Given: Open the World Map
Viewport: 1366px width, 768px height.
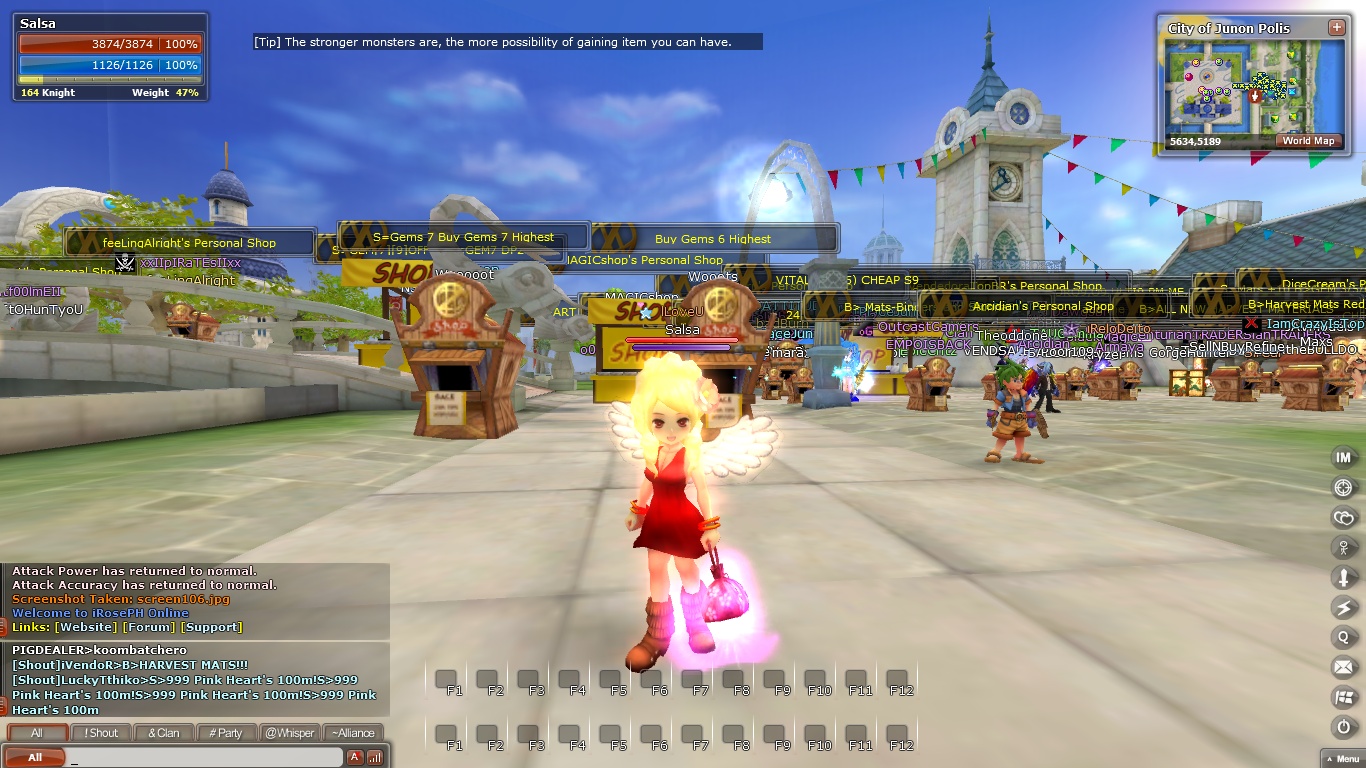Looking at the screenshot, I should coord(1308,141).
